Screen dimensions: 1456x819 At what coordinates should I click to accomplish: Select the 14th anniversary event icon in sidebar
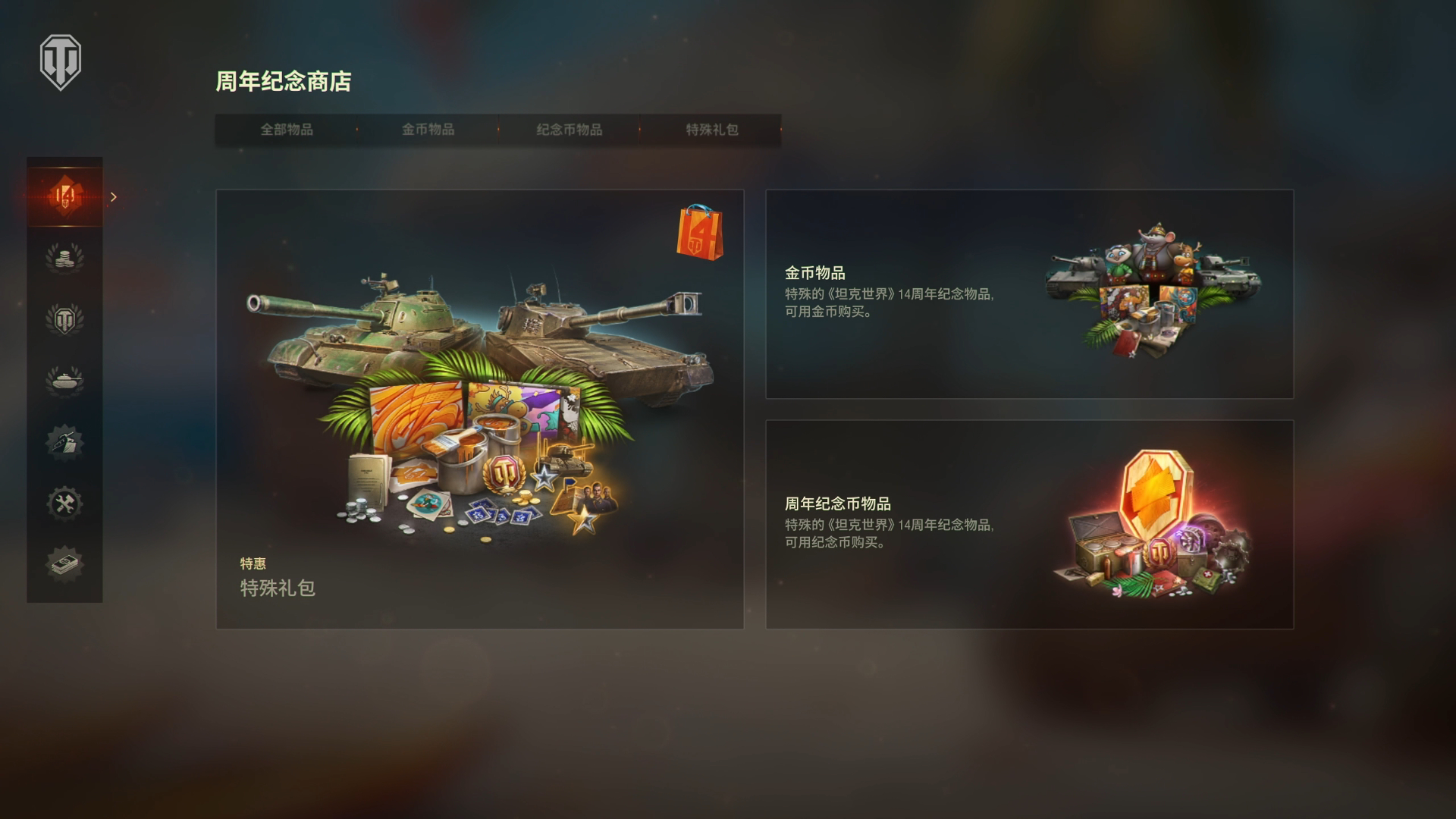point(64,196)
